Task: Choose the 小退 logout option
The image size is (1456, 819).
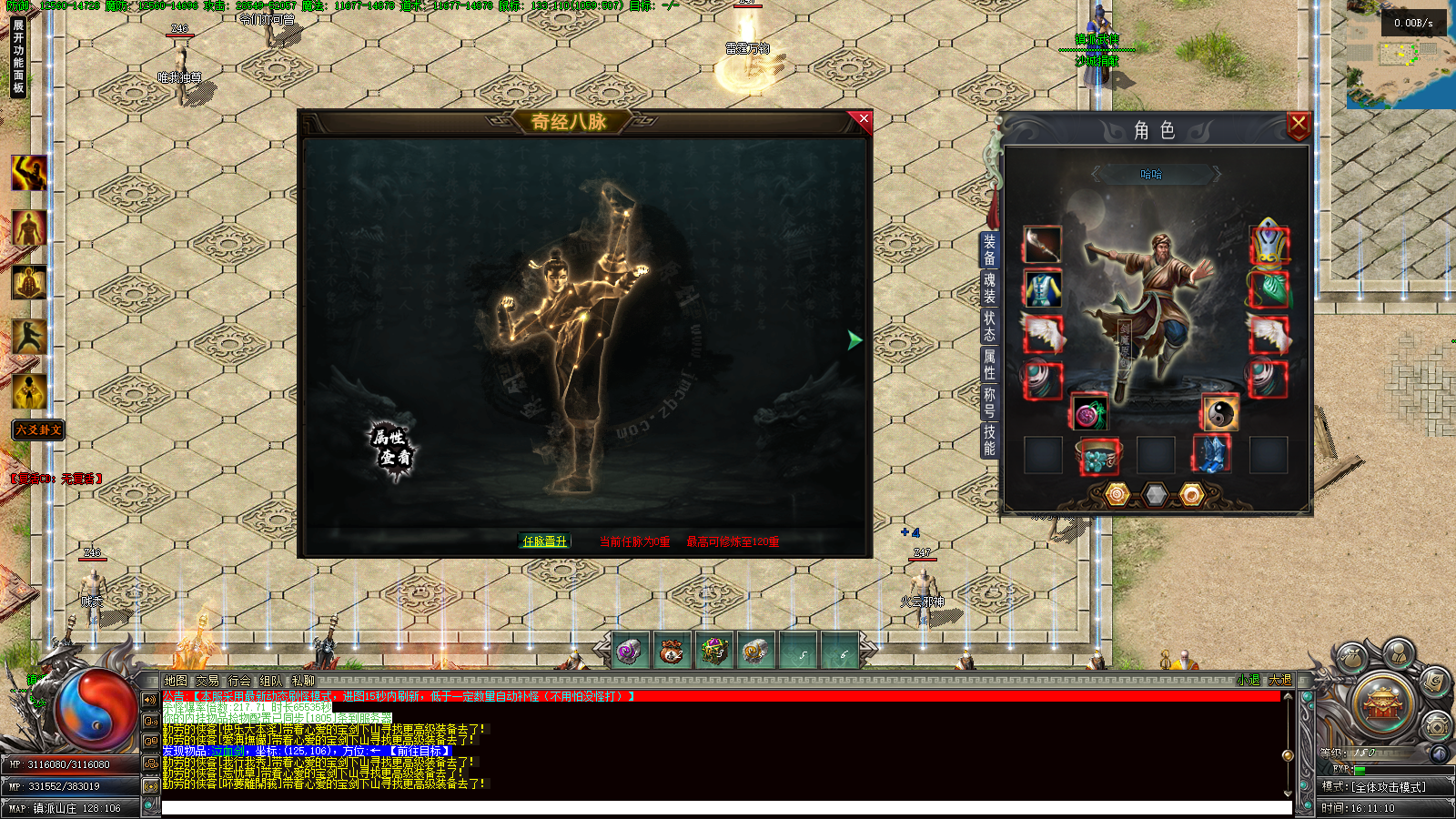Action: pyautogui.click(x=1249, y=681)
